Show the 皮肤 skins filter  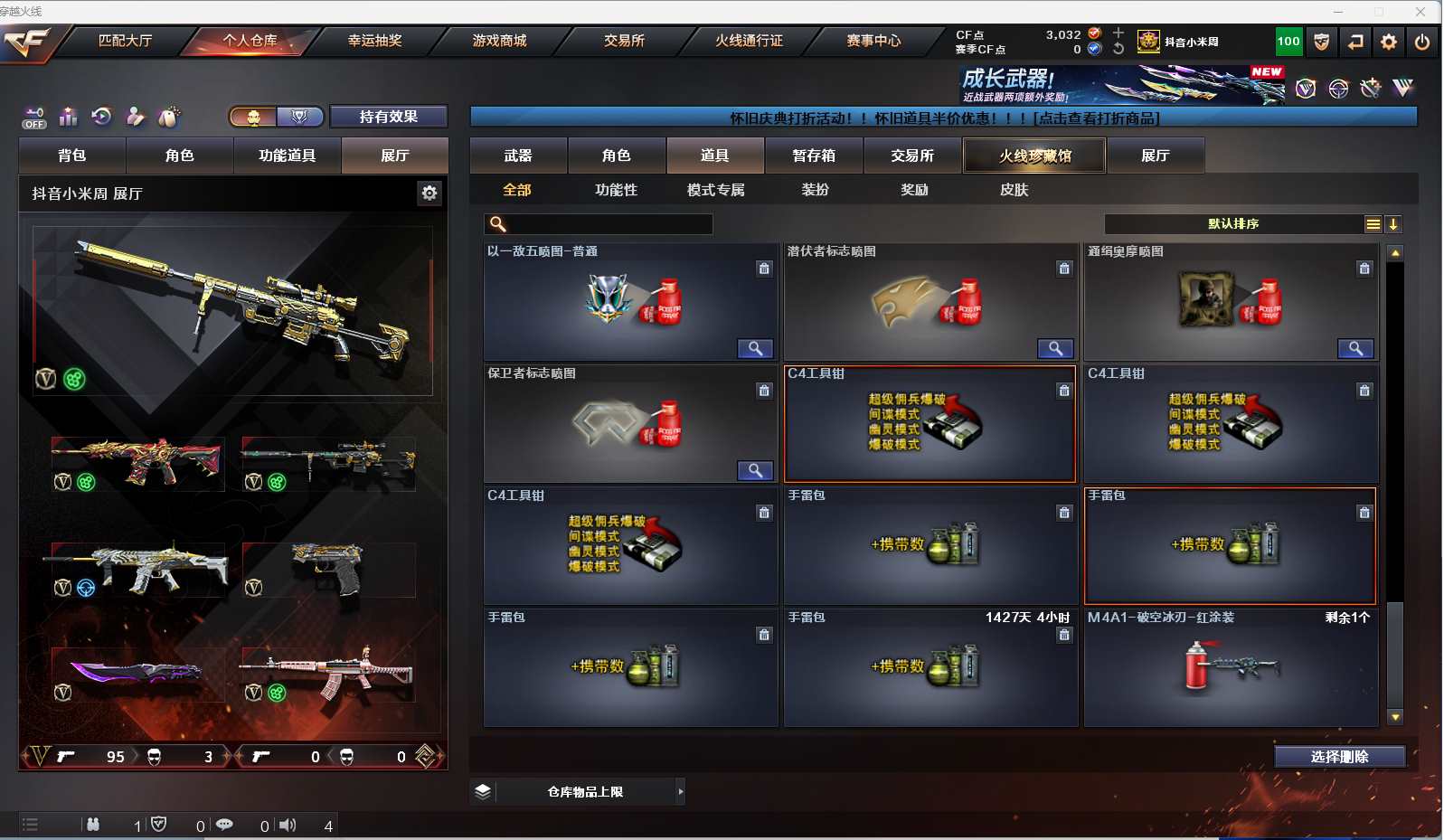coord(1014,190)
